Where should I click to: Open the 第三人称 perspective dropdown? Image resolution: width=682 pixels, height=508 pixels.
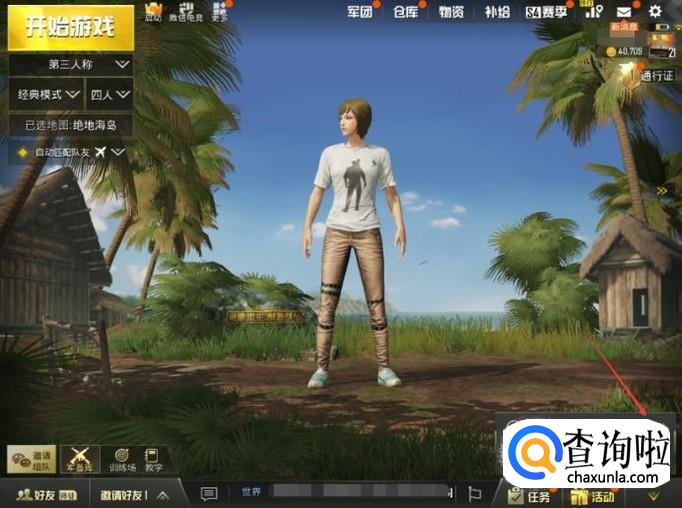coord(72,64)
